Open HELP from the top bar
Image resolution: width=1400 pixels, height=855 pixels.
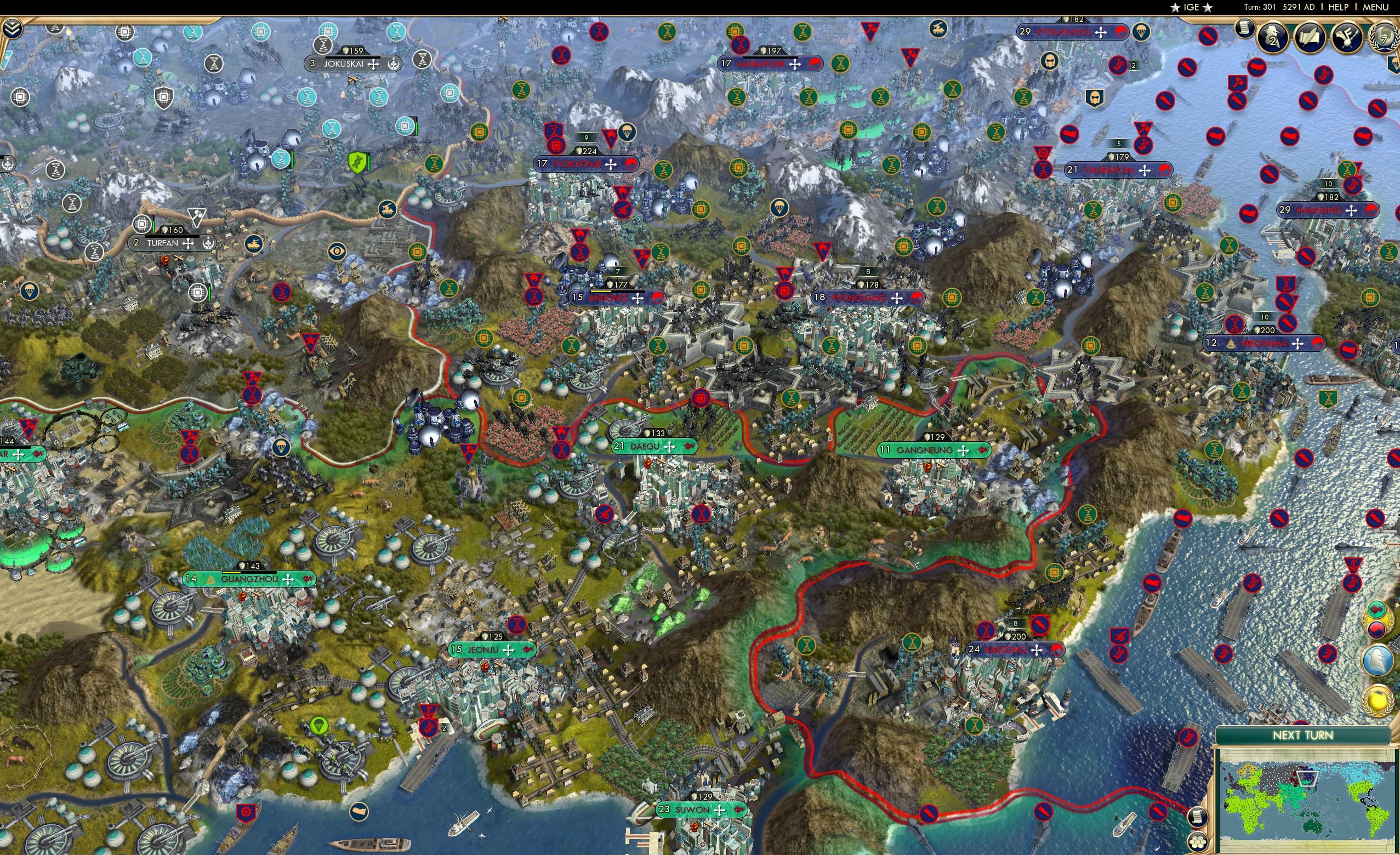tap(1339, 7)
